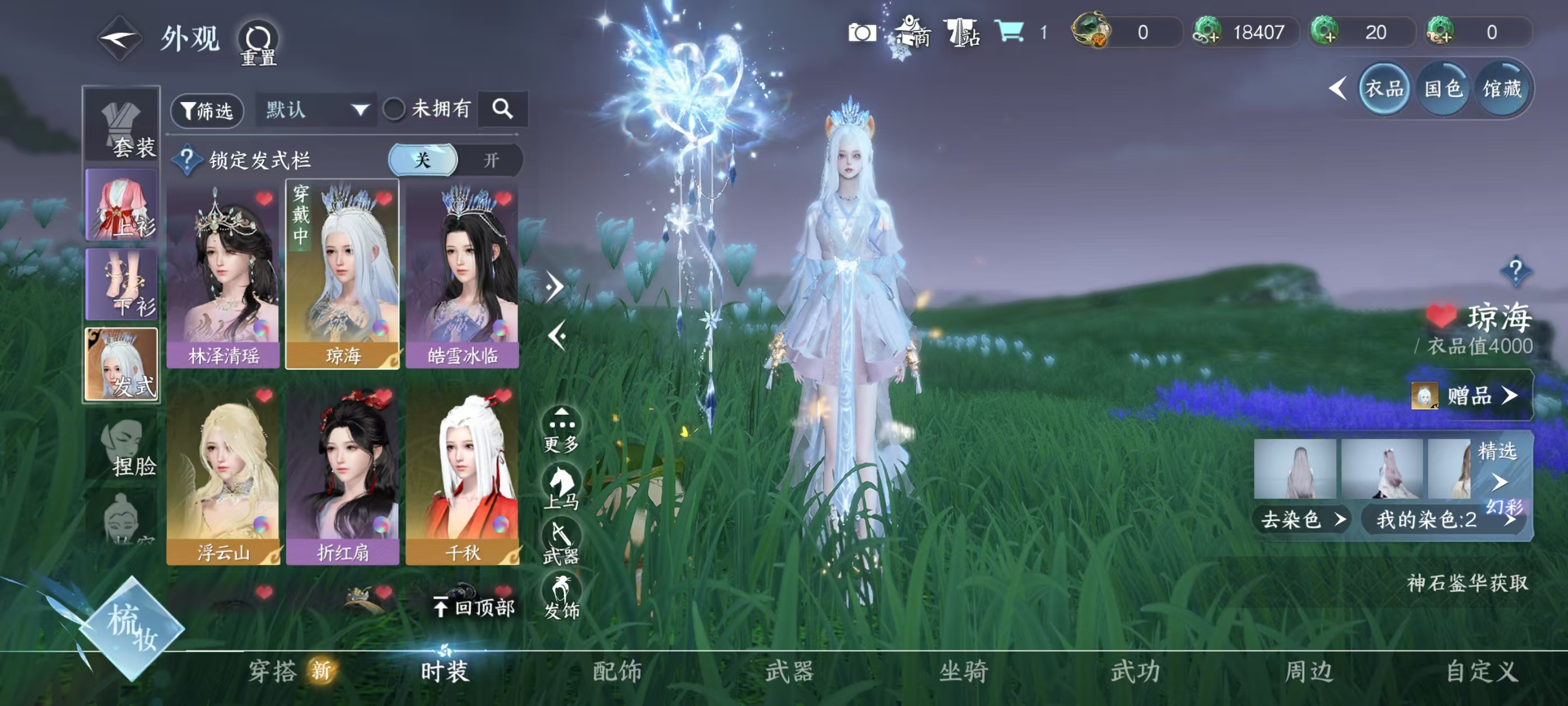
Task: Toggle the 未拥有 filter checkbox
Action: 394,110
